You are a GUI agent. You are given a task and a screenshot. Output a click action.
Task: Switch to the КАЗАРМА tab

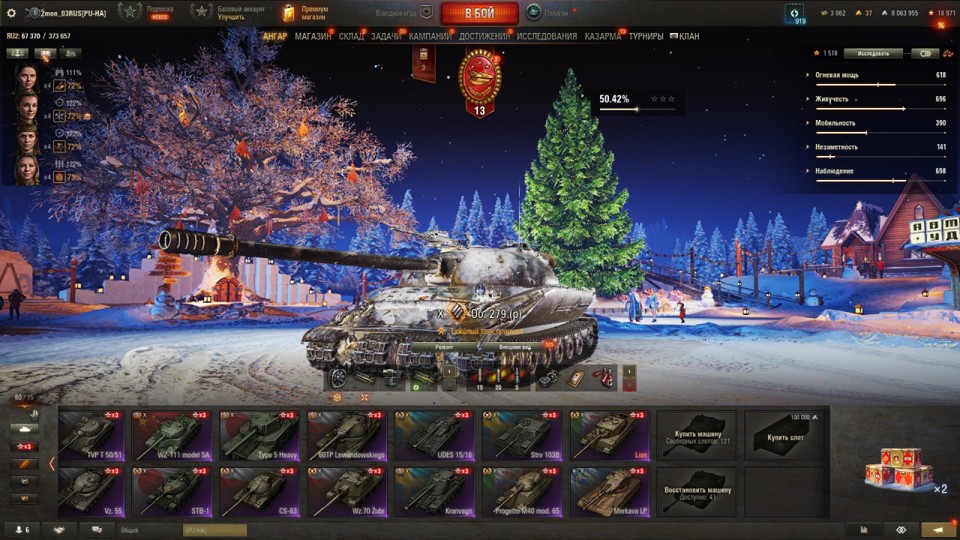(603, 37)
